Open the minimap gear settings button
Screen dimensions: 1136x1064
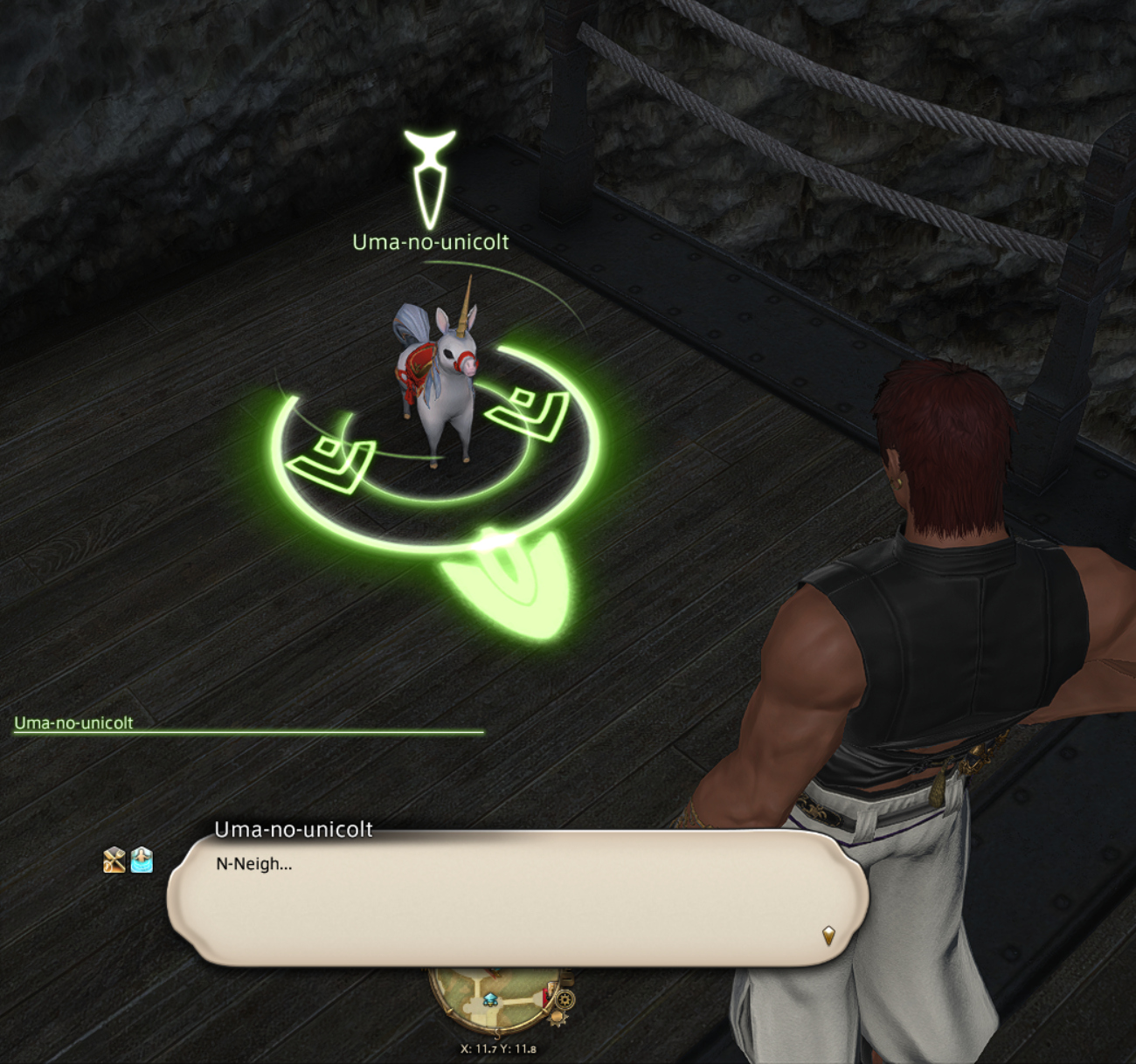(565, 999)
